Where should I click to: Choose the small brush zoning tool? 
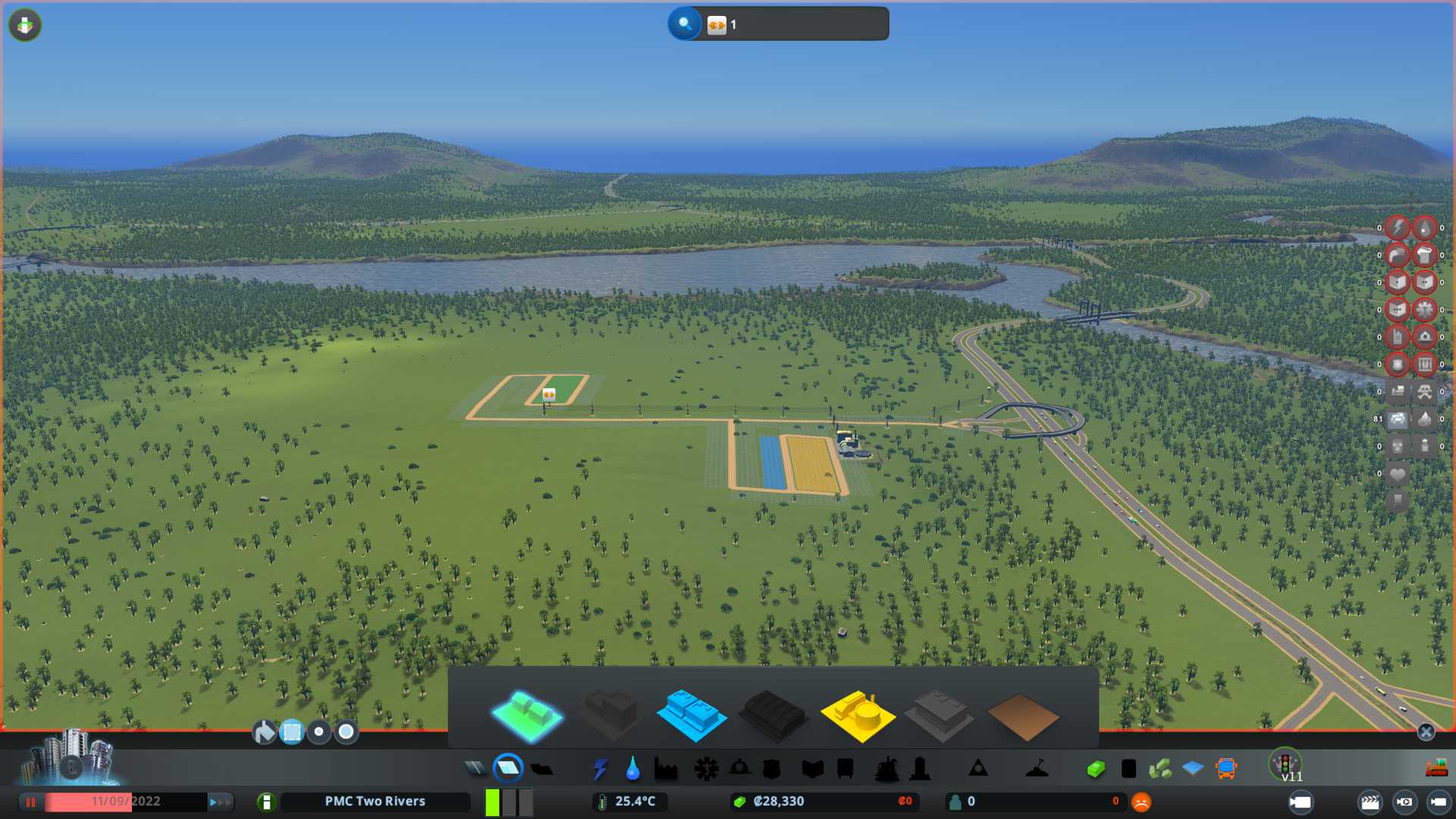point(319,732)
